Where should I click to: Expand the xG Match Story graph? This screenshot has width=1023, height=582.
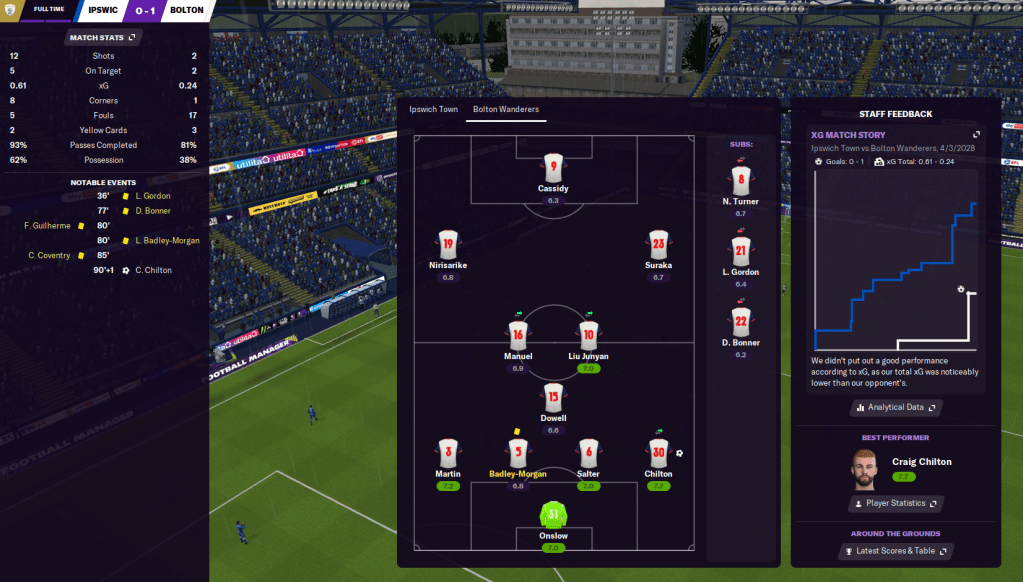point(977,134)
